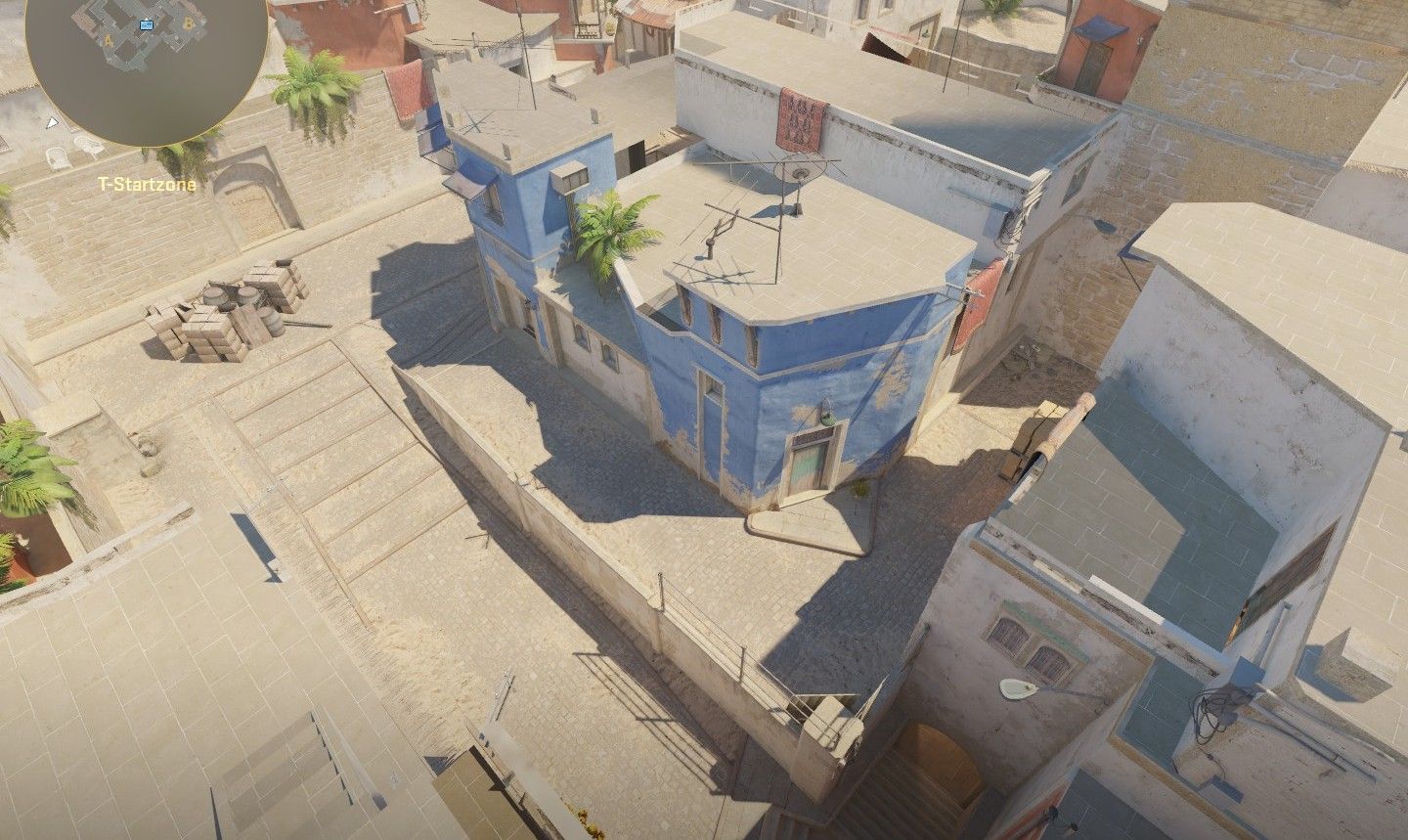The width and height of the screenshot is (1408, 840).
Task: Click the wall lamp on the blue building
Action: 829,416
